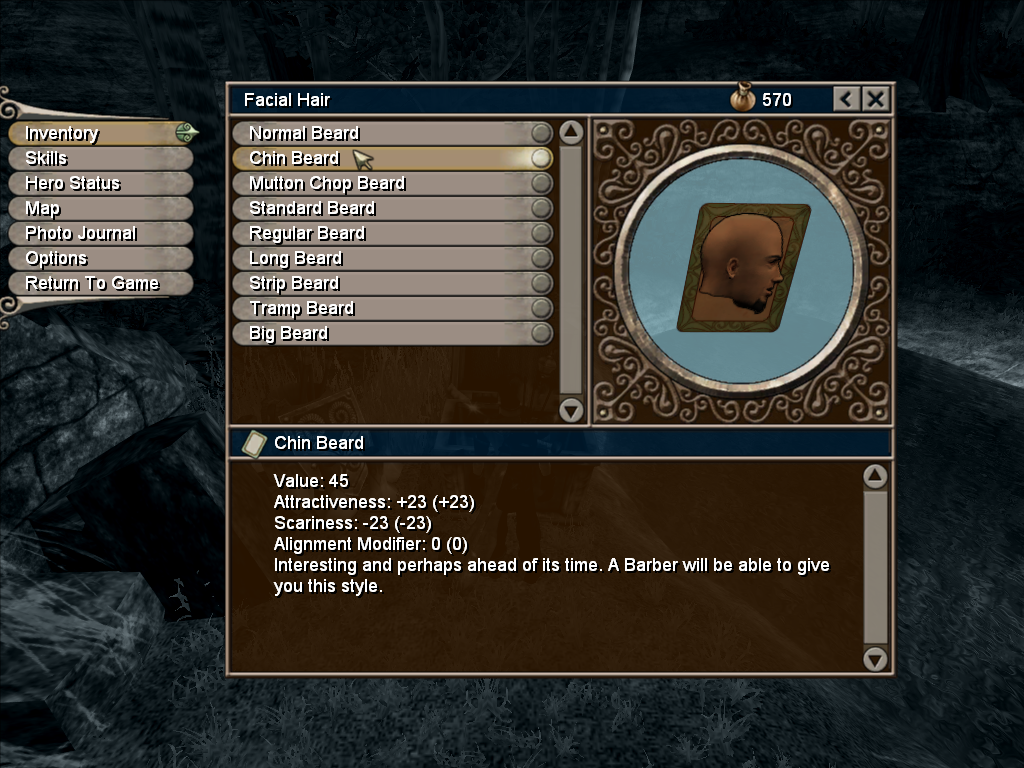The height and width of the screenshot is (768, 1024).
Task: Show the Hero Status screen
Action: click(73, 183)
